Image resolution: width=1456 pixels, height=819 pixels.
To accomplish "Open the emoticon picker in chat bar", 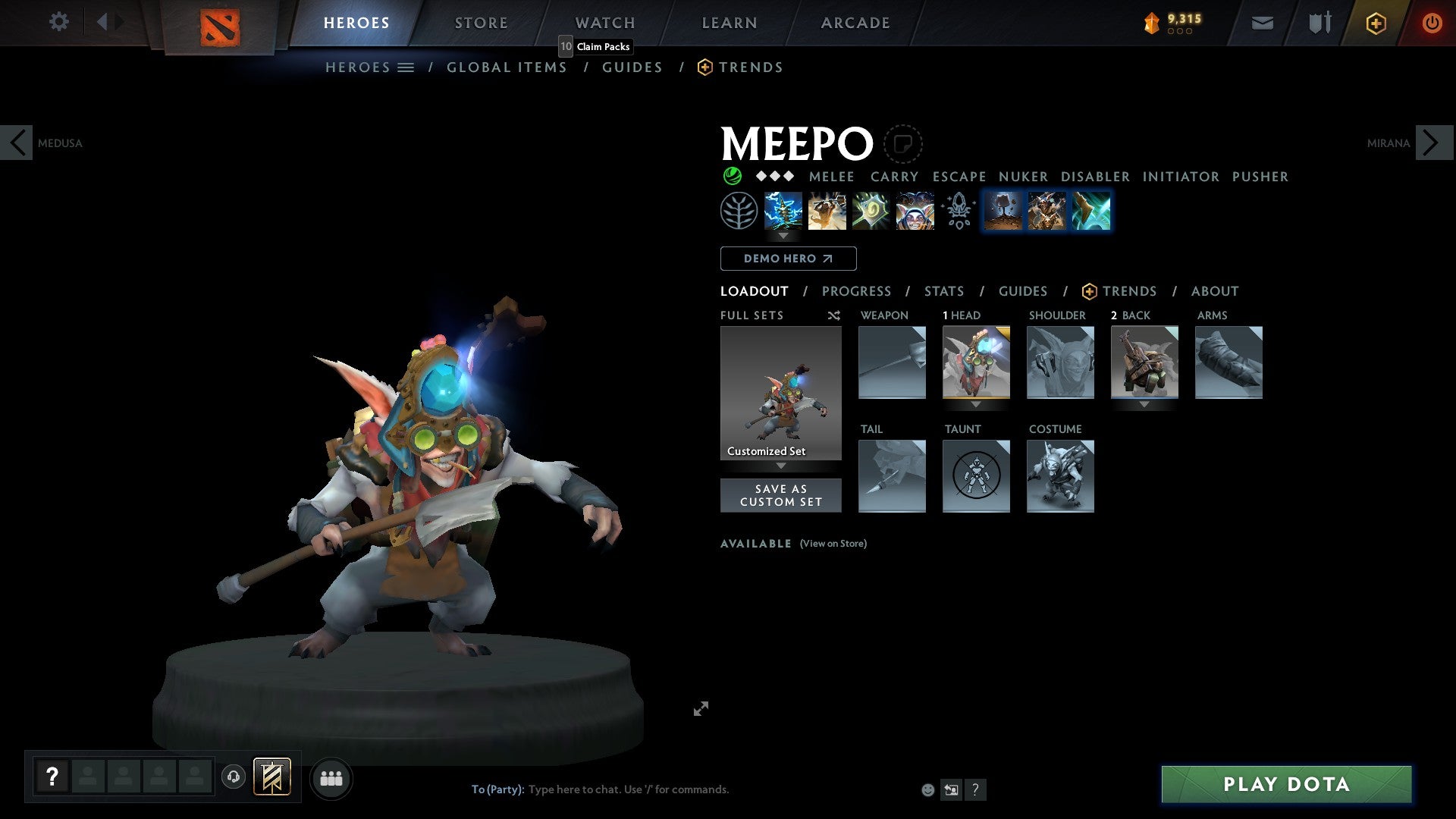I will click(927, 789).
